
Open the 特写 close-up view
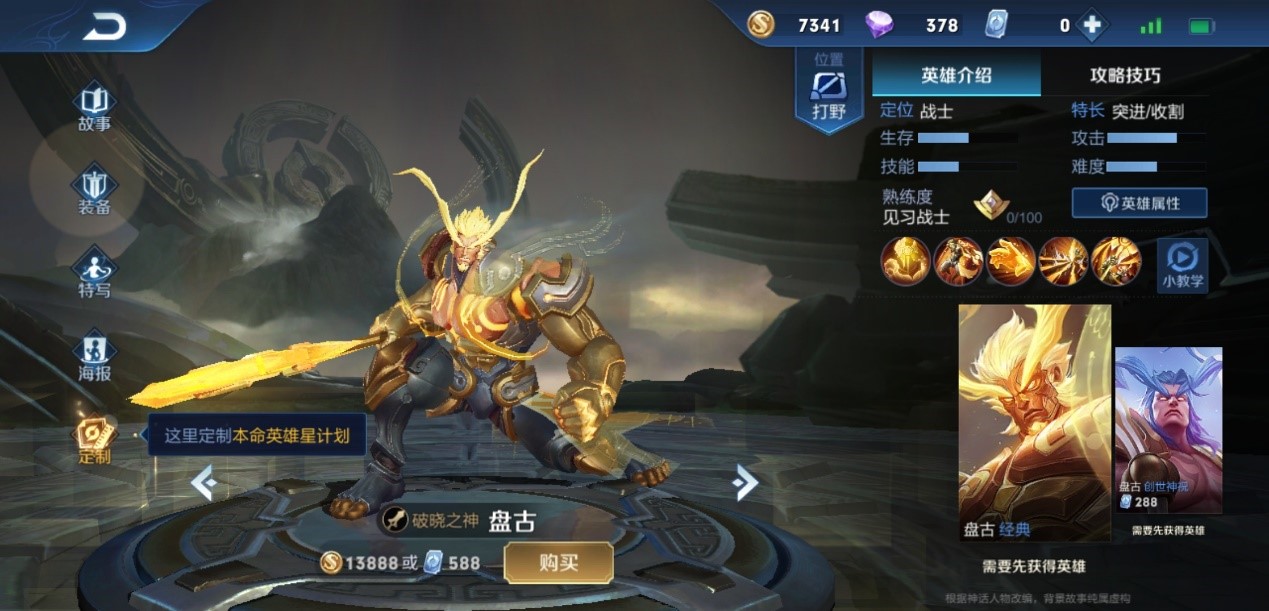pyautogui.click(x=95, y=274)
